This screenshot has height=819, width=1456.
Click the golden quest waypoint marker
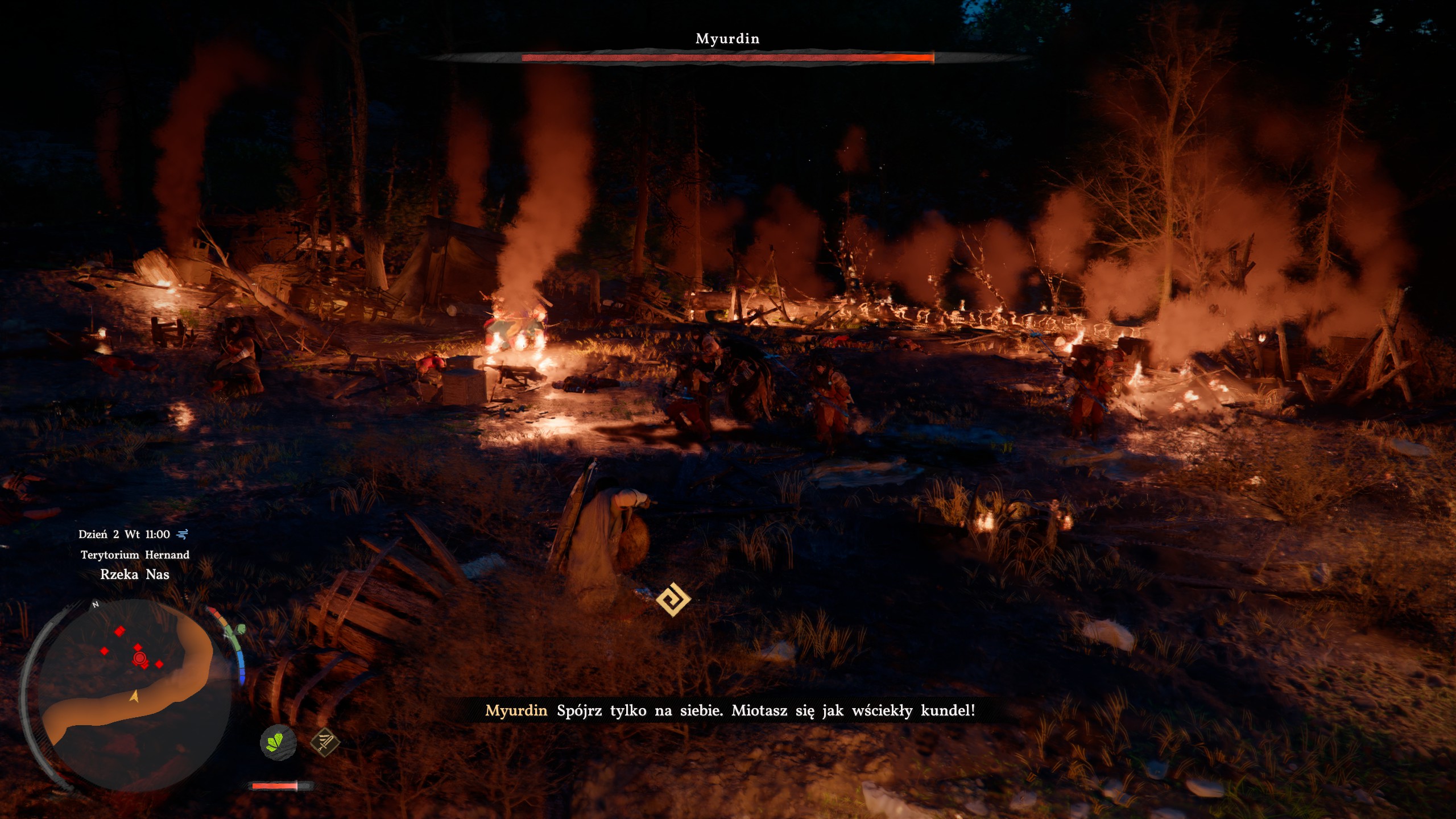tap(673, 599)
